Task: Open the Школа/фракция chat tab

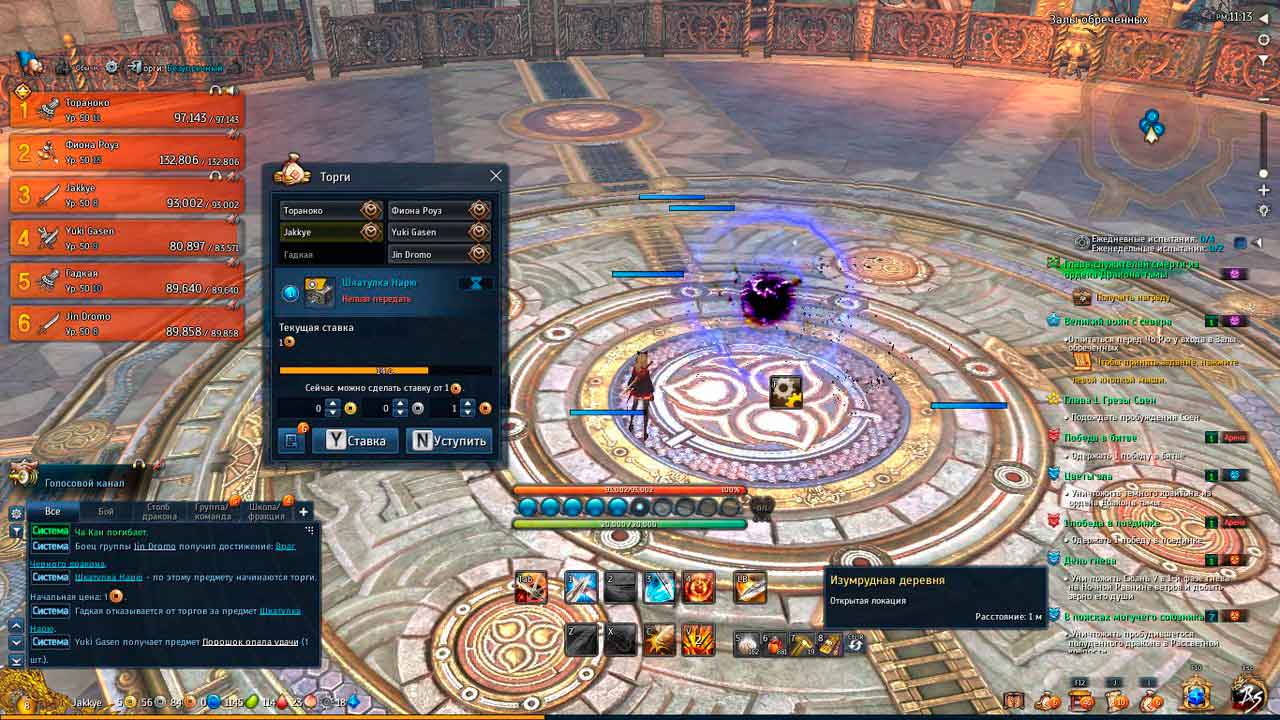Action: (267, 511)
